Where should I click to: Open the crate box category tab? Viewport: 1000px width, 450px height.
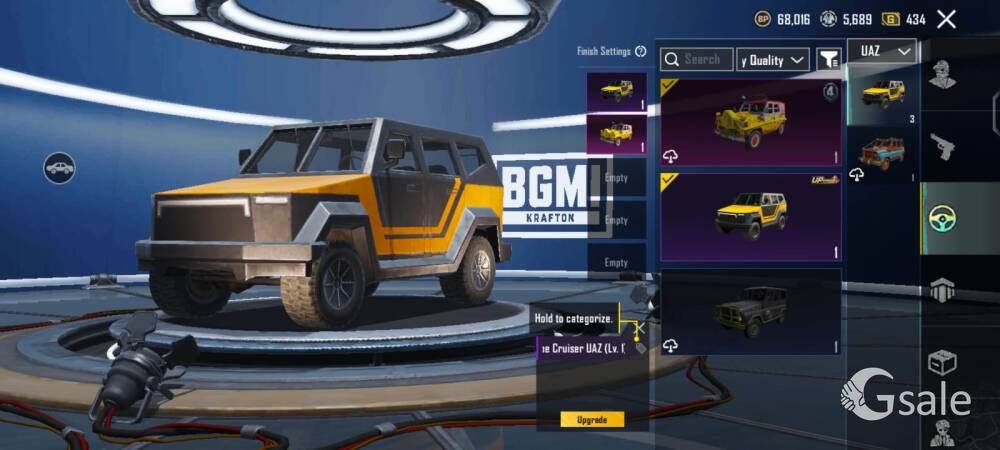click(x=941, y=362)
